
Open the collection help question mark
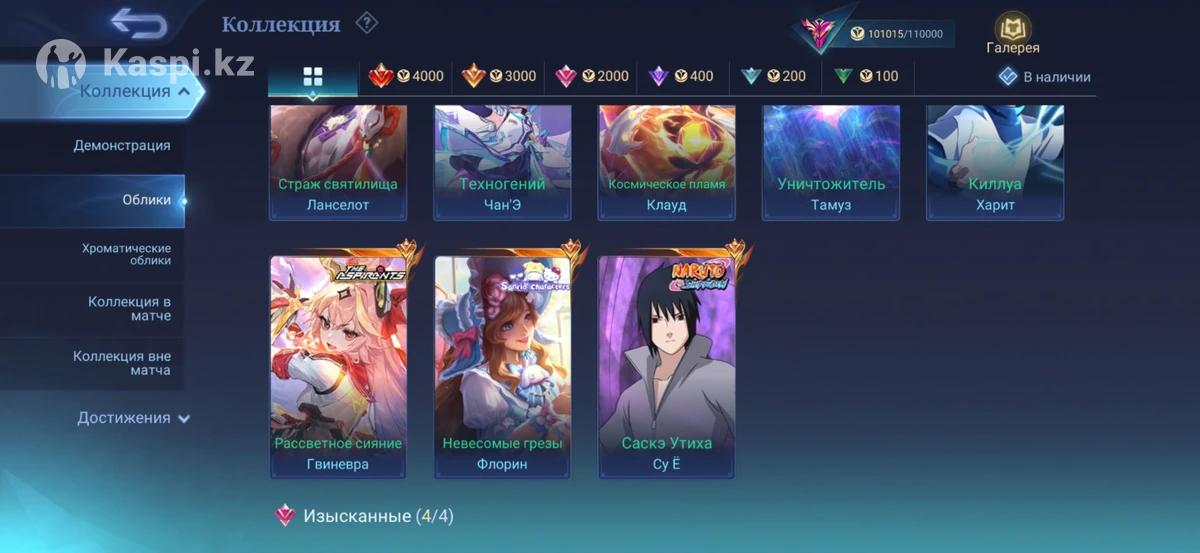tap(367, 22)
